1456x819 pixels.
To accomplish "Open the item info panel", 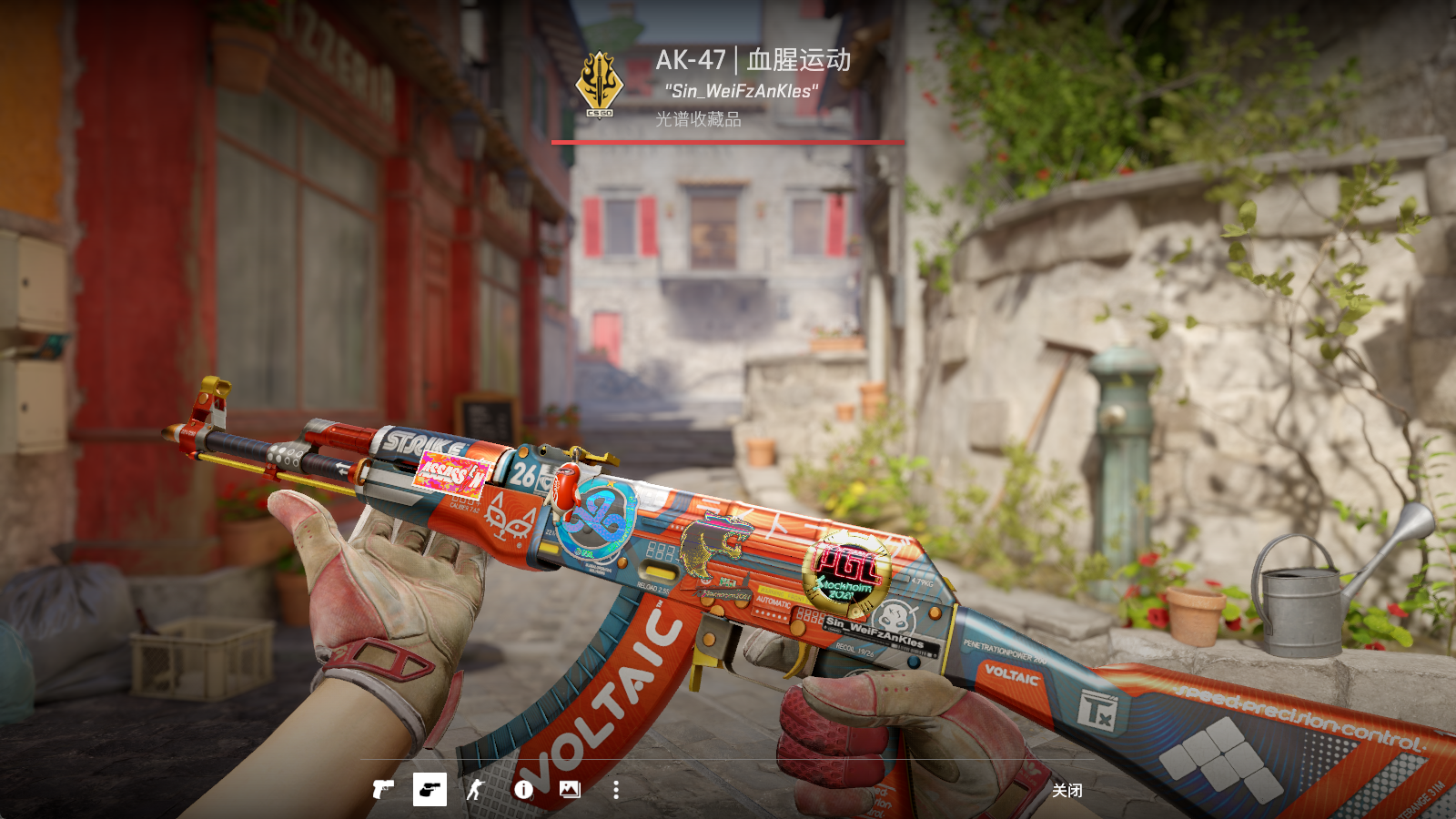I will pyautogui.click(x=523, y=789).
